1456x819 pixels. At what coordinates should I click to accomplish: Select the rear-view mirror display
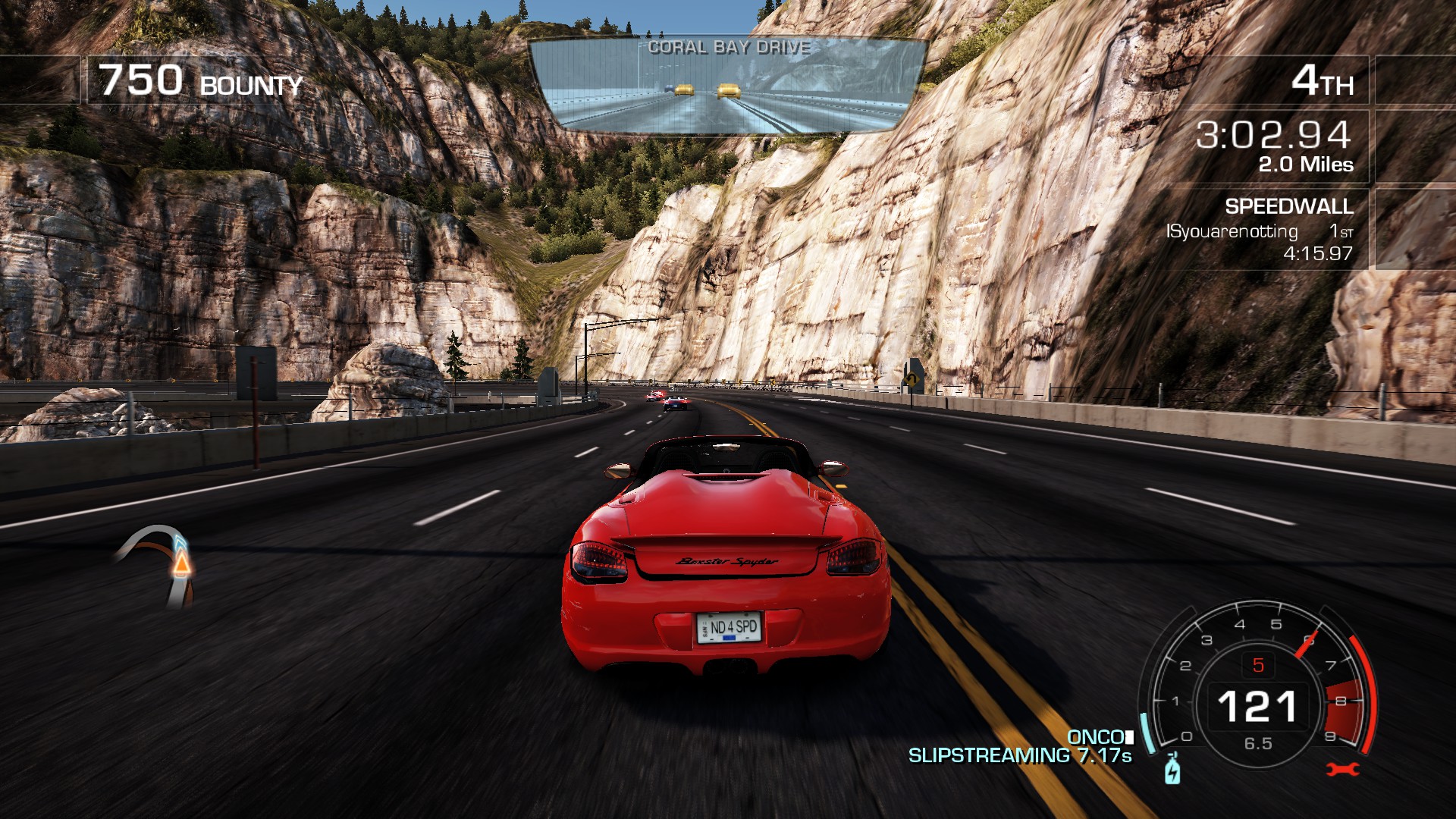727,86
